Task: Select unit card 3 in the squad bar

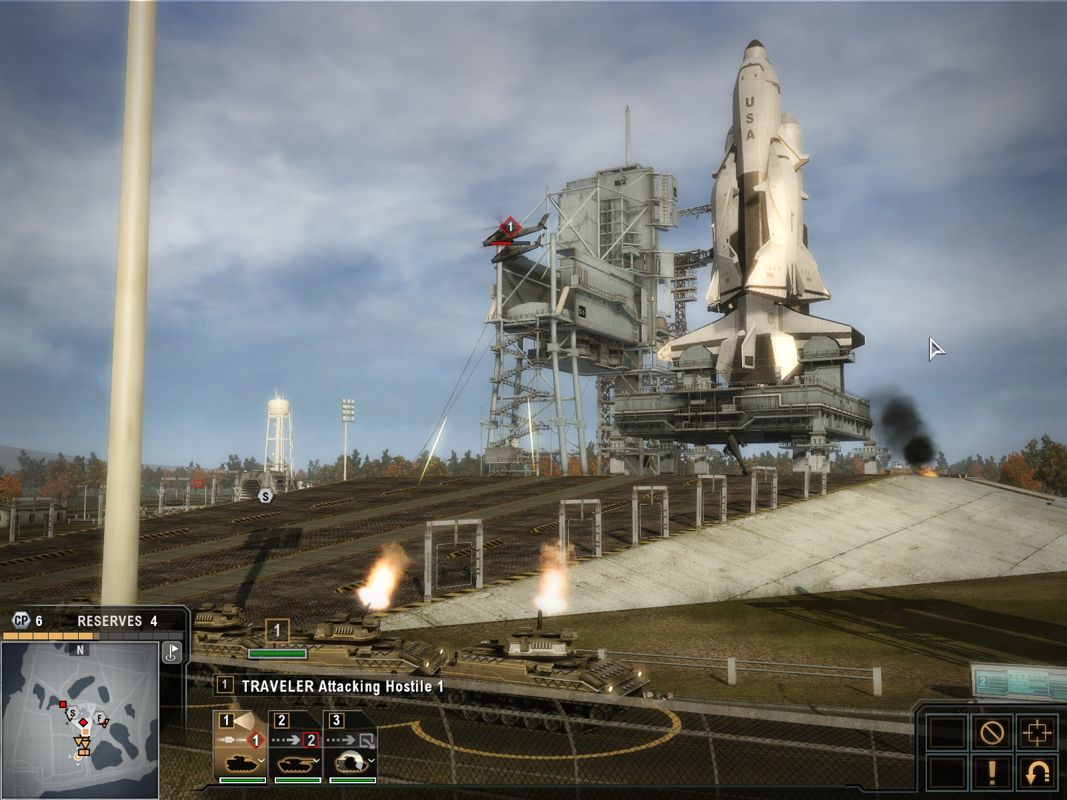Action: click(x=351, y=748)
